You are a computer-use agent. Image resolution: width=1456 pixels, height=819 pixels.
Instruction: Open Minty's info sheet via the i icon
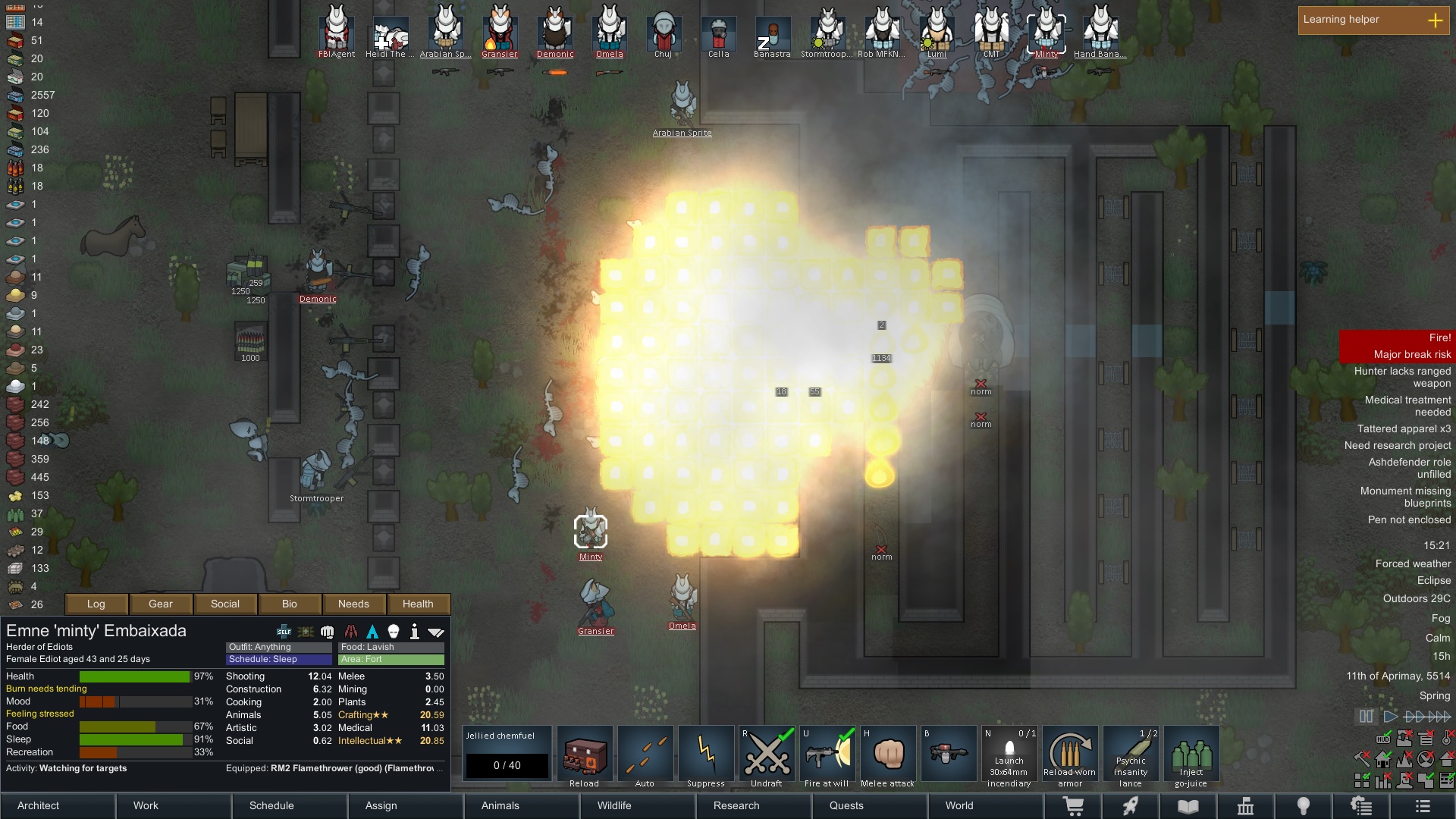tap(415, 631)
